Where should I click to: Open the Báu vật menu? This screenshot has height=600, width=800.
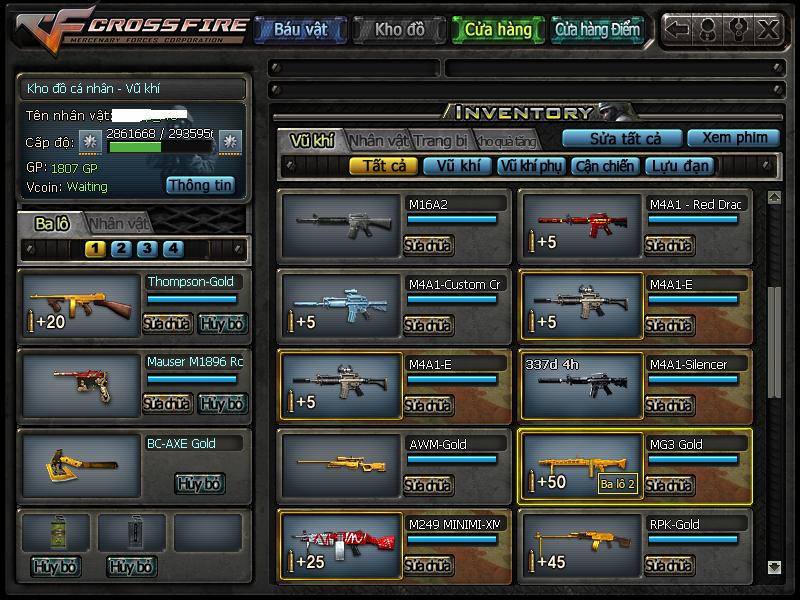coord(300,30)
